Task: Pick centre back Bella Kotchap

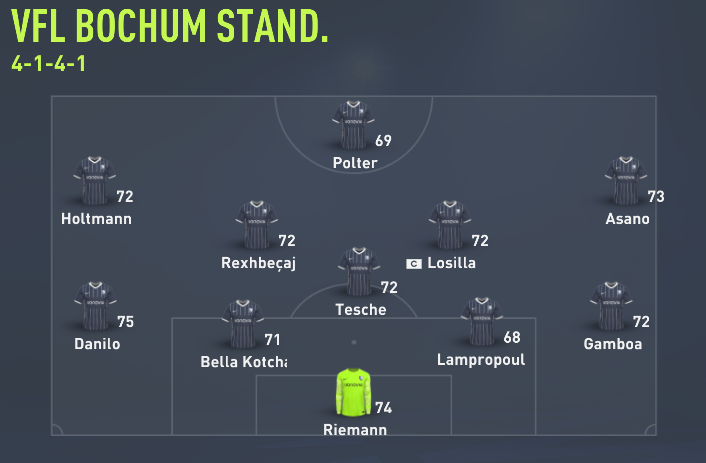Action: point(242,322)
